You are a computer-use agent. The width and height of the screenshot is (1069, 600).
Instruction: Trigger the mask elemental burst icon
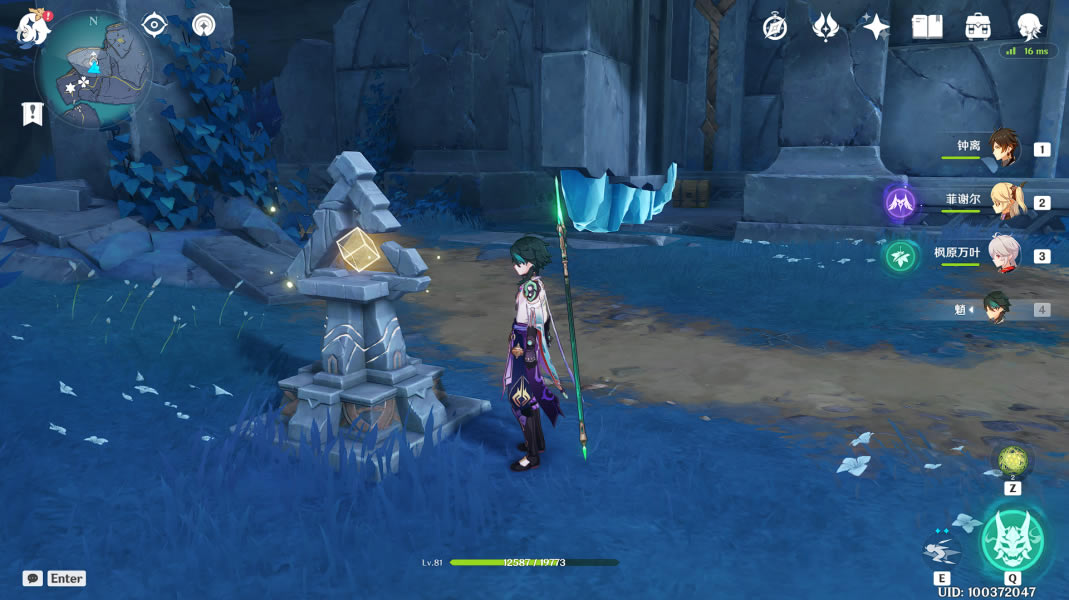pyautogui.click(x=1012, y=540)
